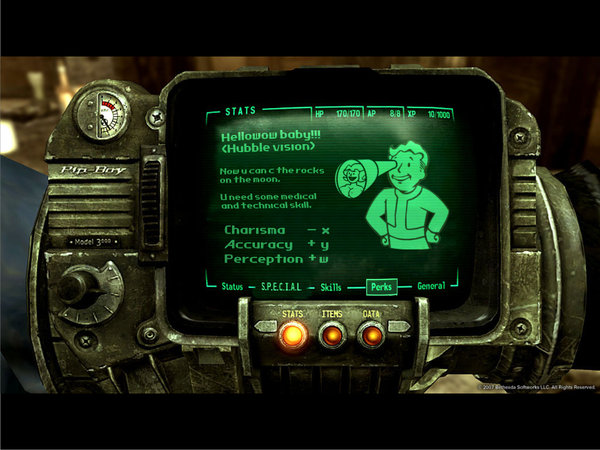Select the Hubble vision perk entry
The height and width of the screenshot is (450, 600).
tap(266, 146)
